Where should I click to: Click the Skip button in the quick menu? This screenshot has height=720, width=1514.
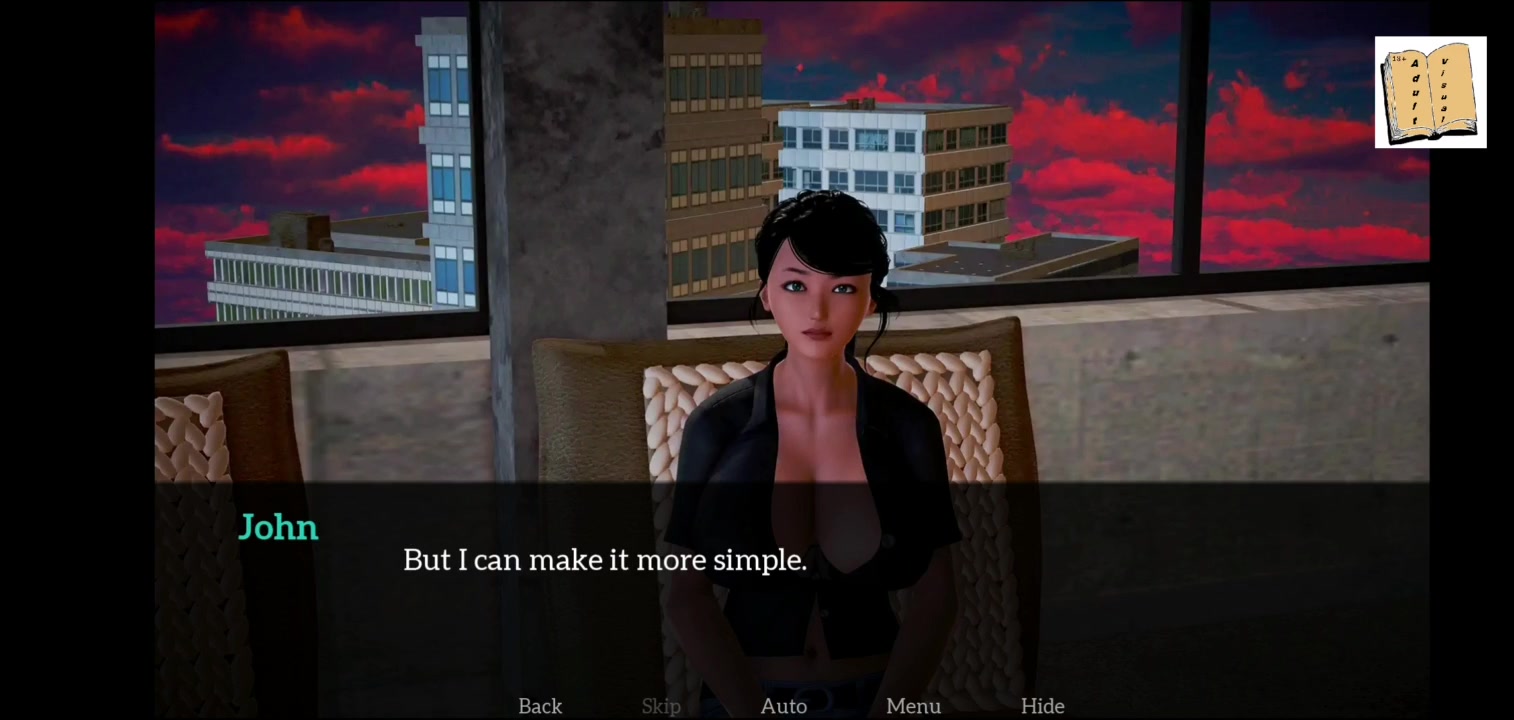pos(661,706)
